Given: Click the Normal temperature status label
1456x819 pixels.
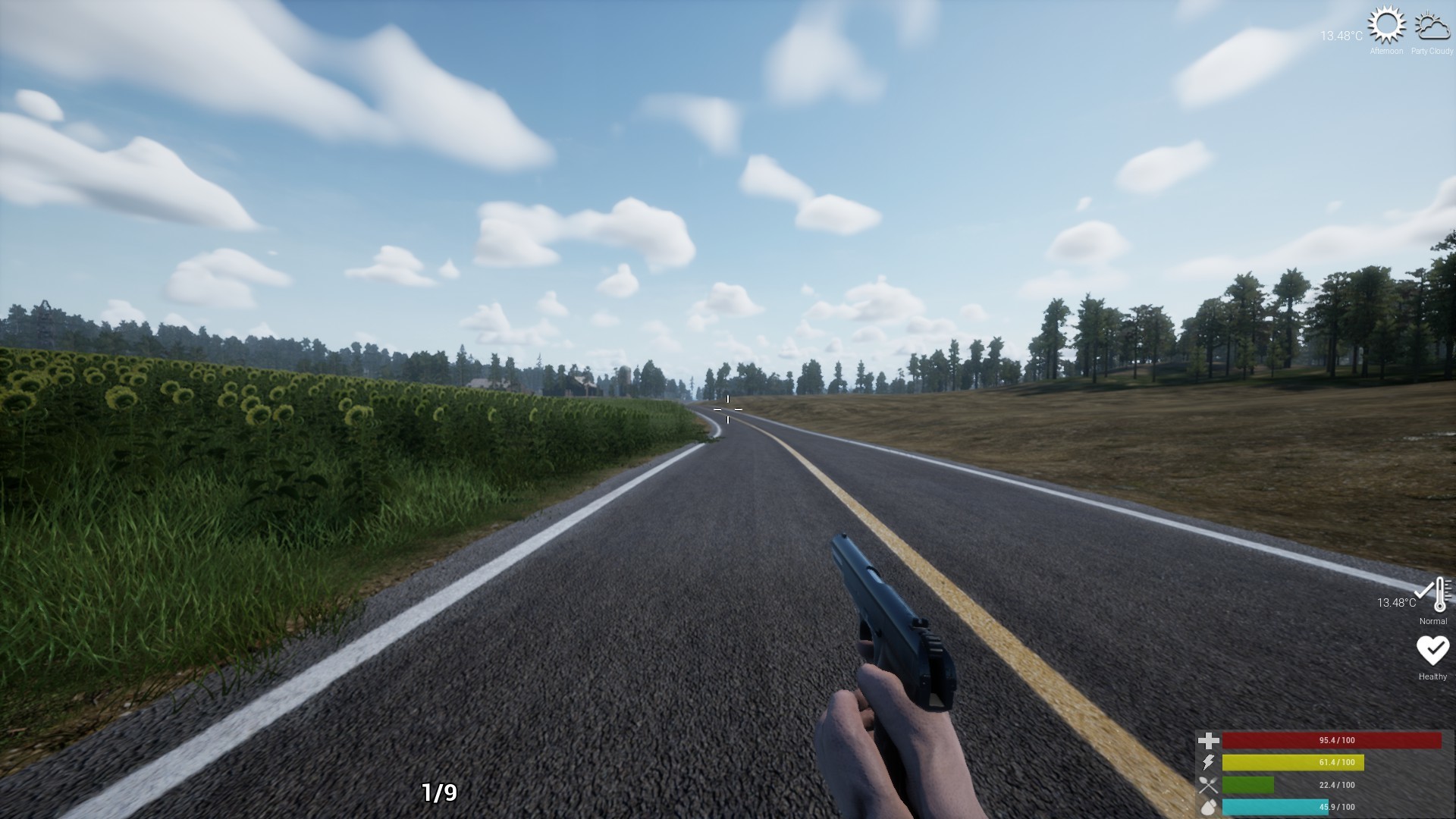Looking at the screenshot, I should click(1432, 620).
